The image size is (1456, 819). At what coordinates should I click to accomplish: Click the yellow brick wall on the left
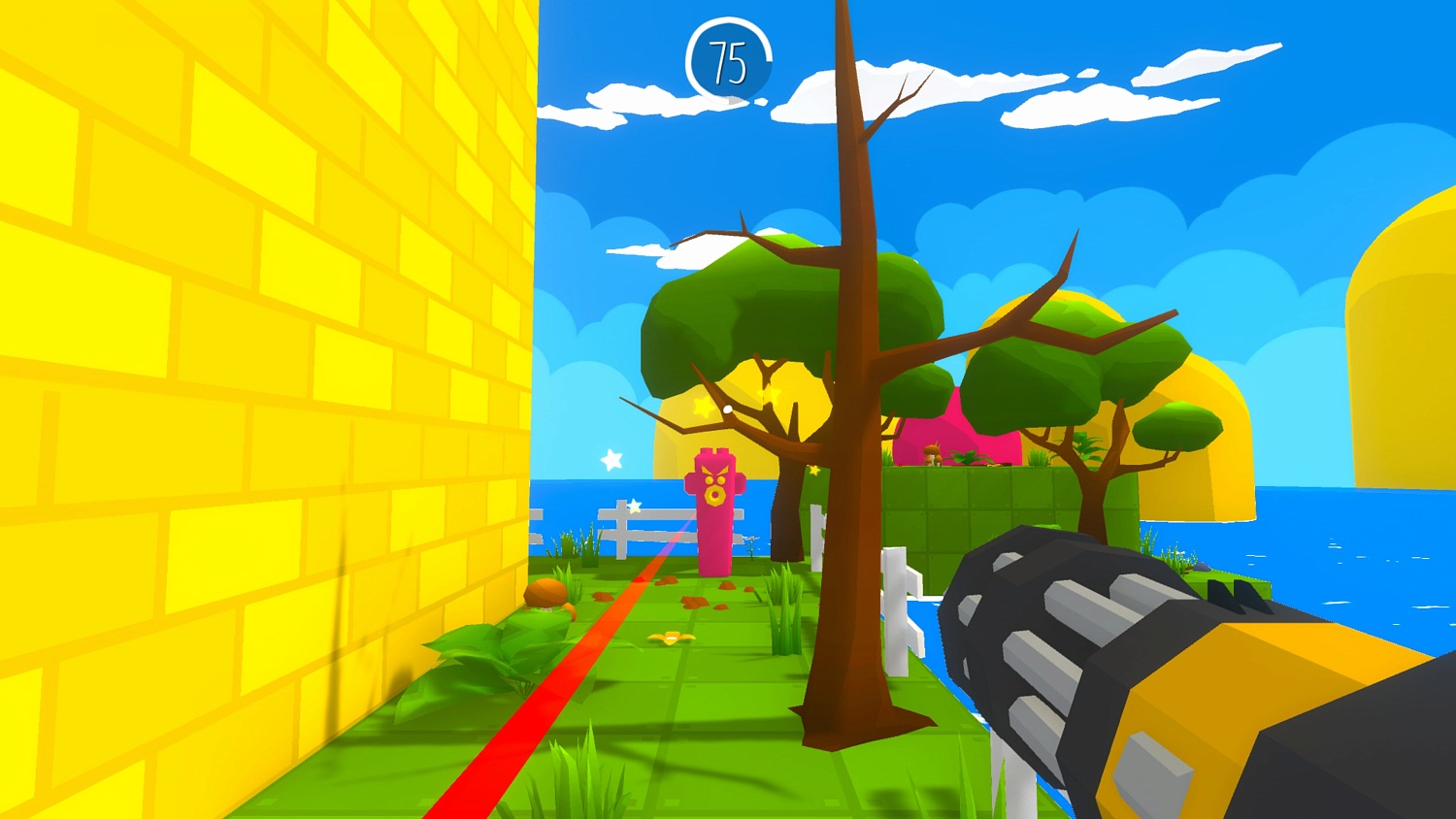[243, 388]
